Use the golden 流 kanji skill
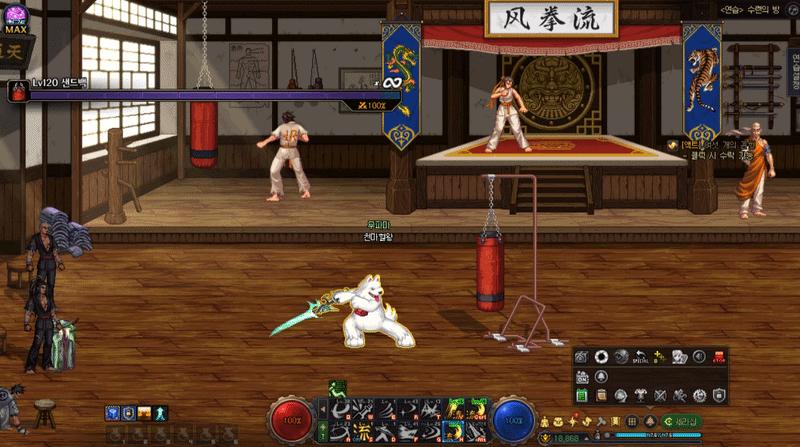Screen dimensions: 800x447 [362, 431]
